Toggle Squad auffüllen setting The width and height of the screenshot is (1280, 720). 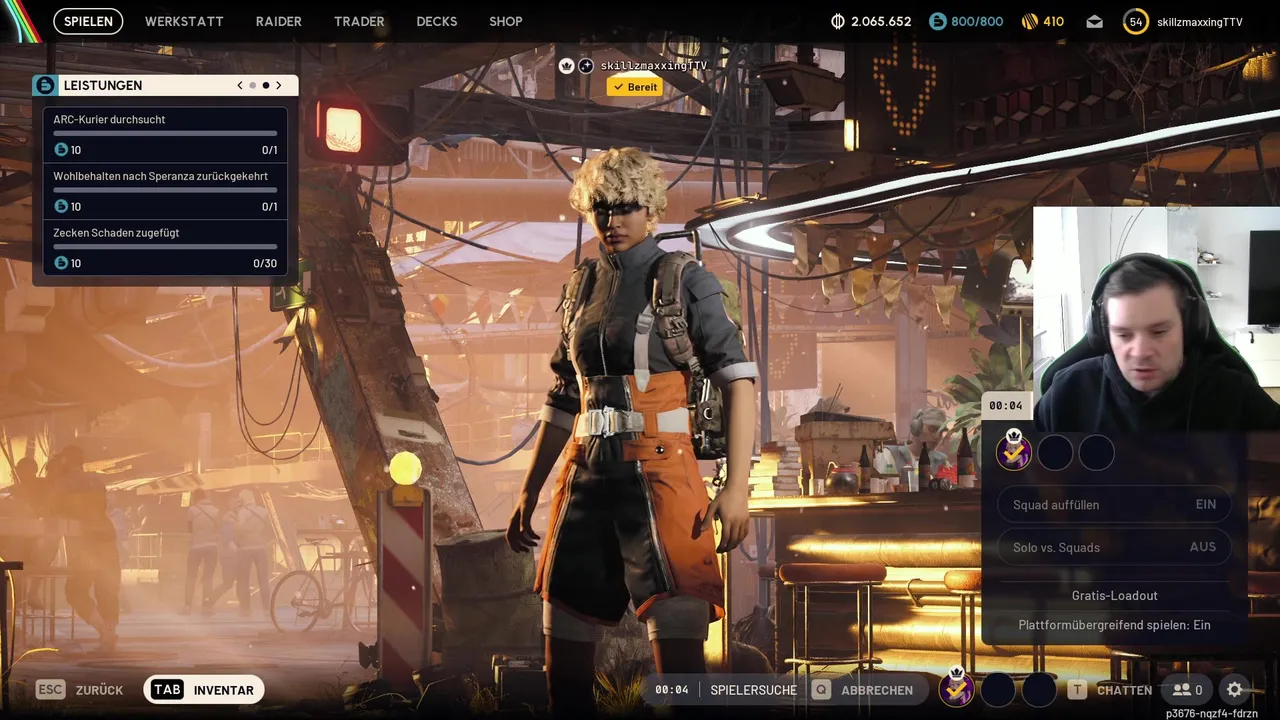click(1114, 505)
